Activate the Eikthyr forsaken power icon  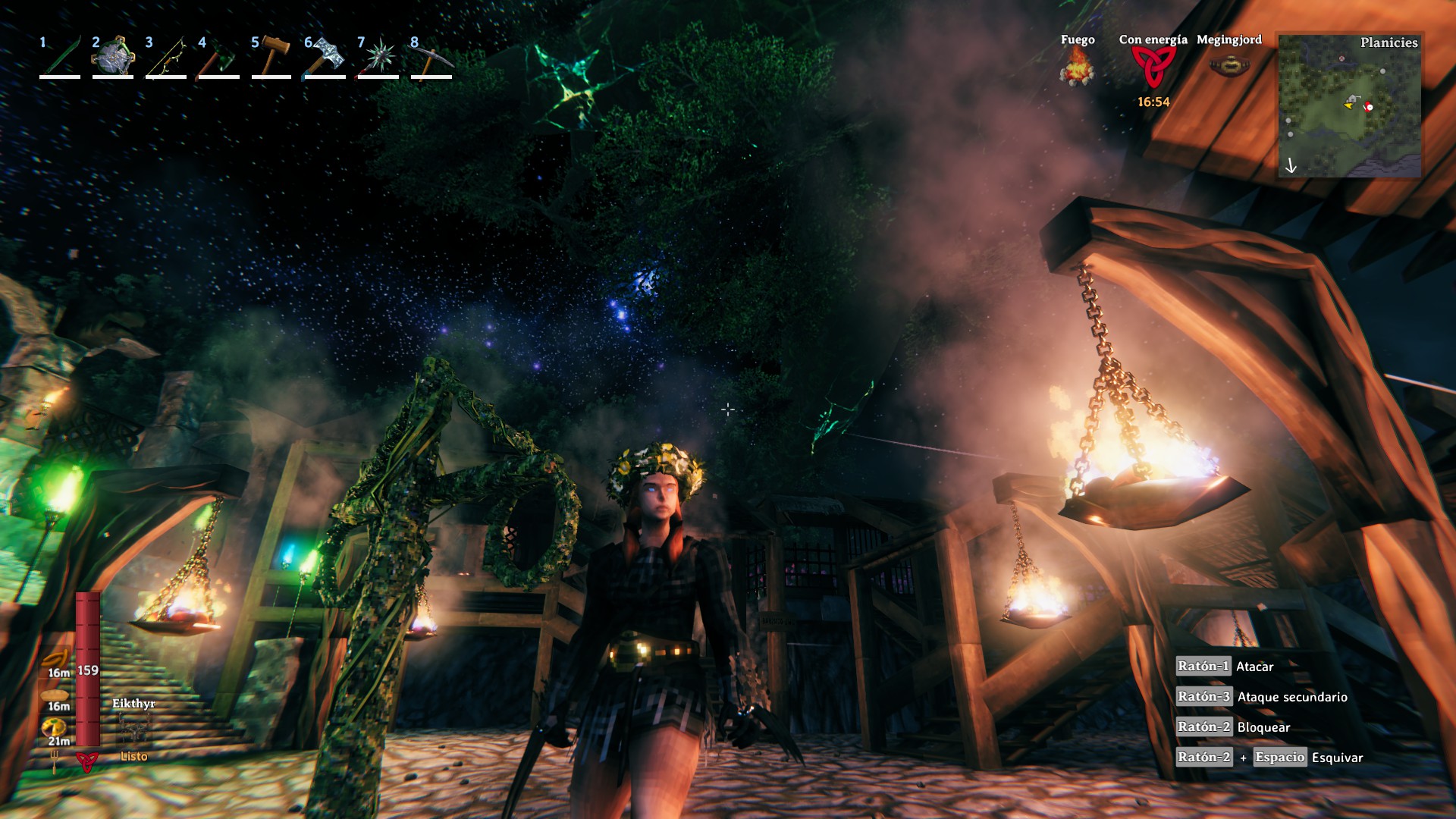134,730
